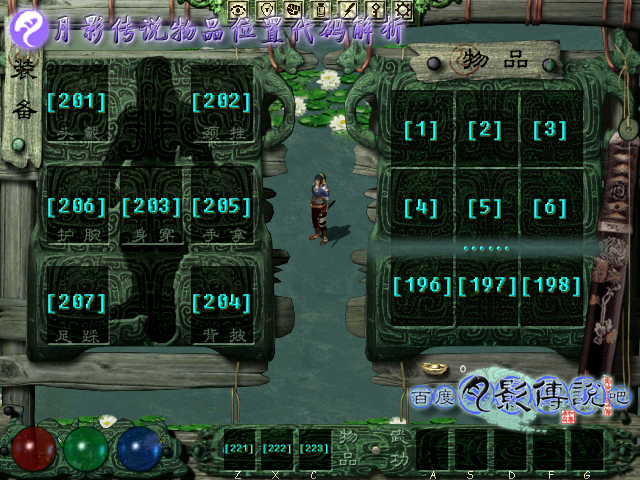Choose quick-item slot [223] above C
640x480 pixels.
pyautogui.click(x=314, y=449)
